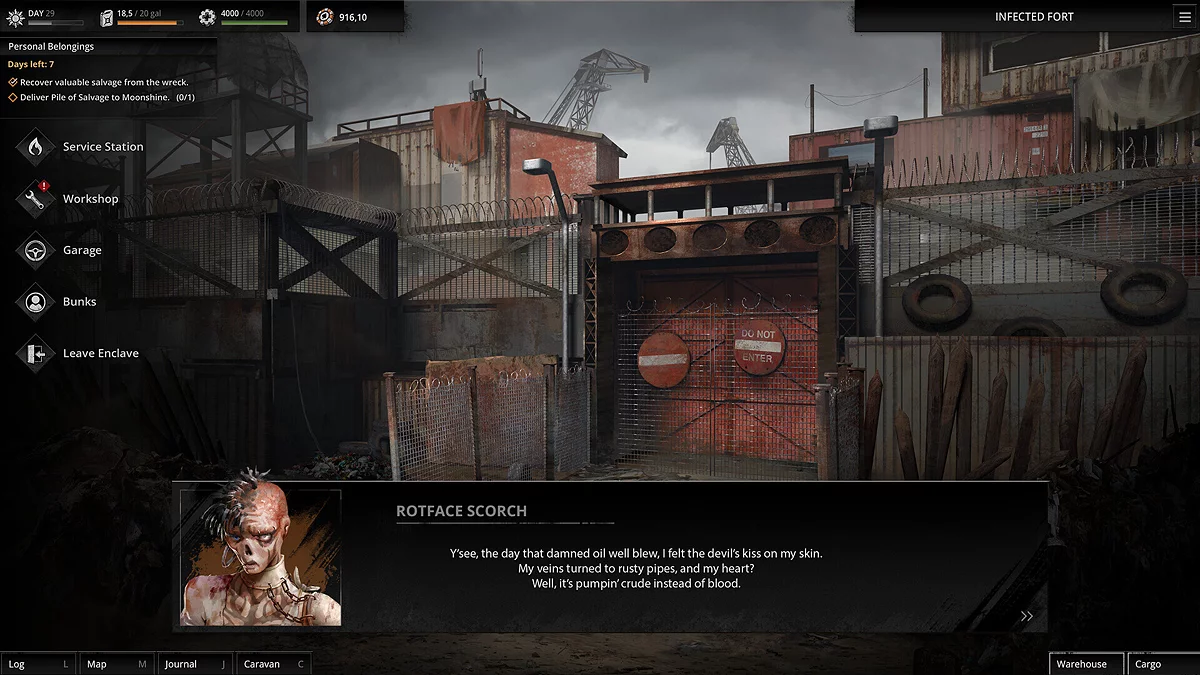This screenshot has width=1200, height=675.
Task: Show the Map
Action: click(x=115, y=664)
